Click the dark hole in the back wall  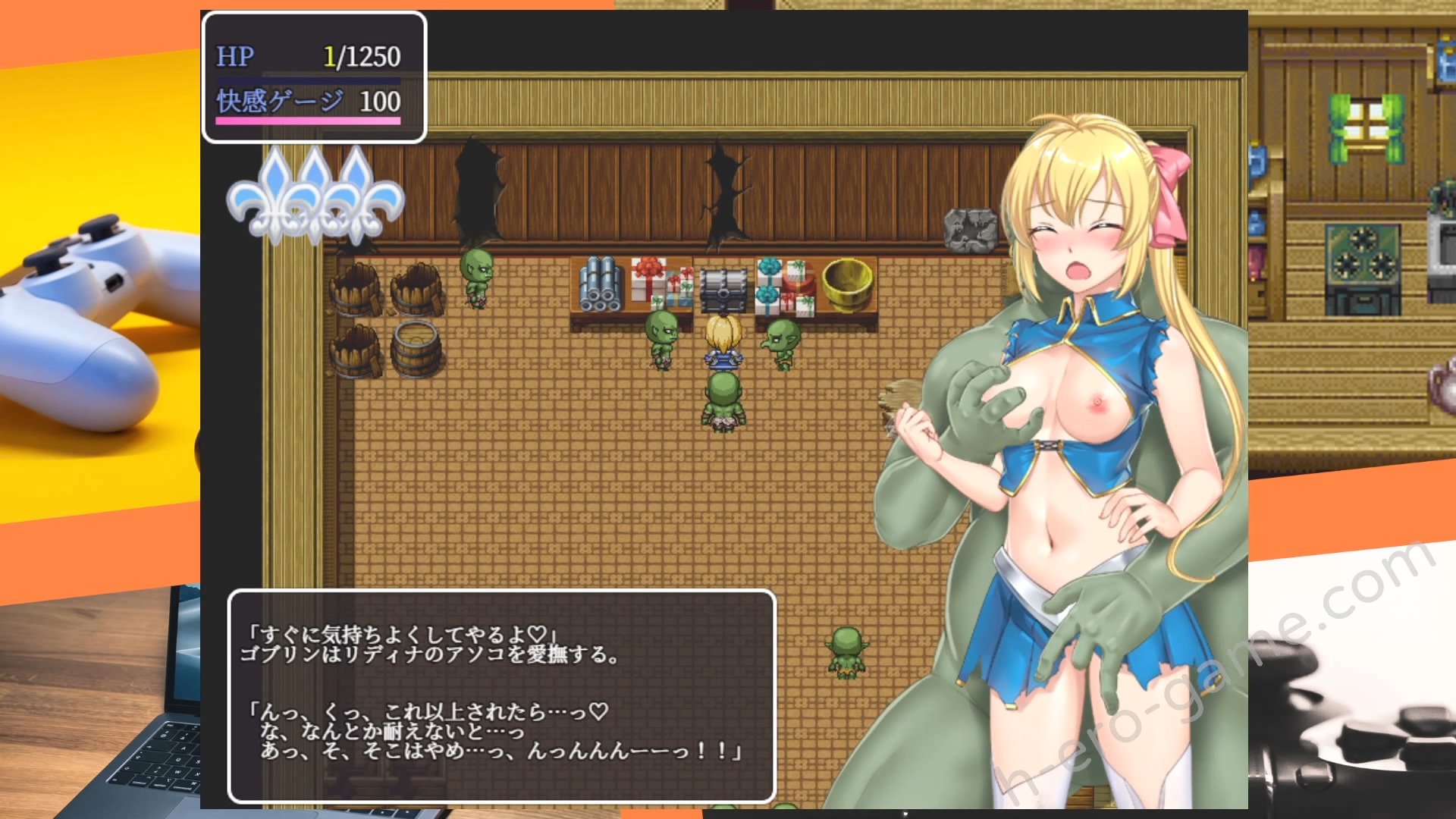(x=474, y=190)
